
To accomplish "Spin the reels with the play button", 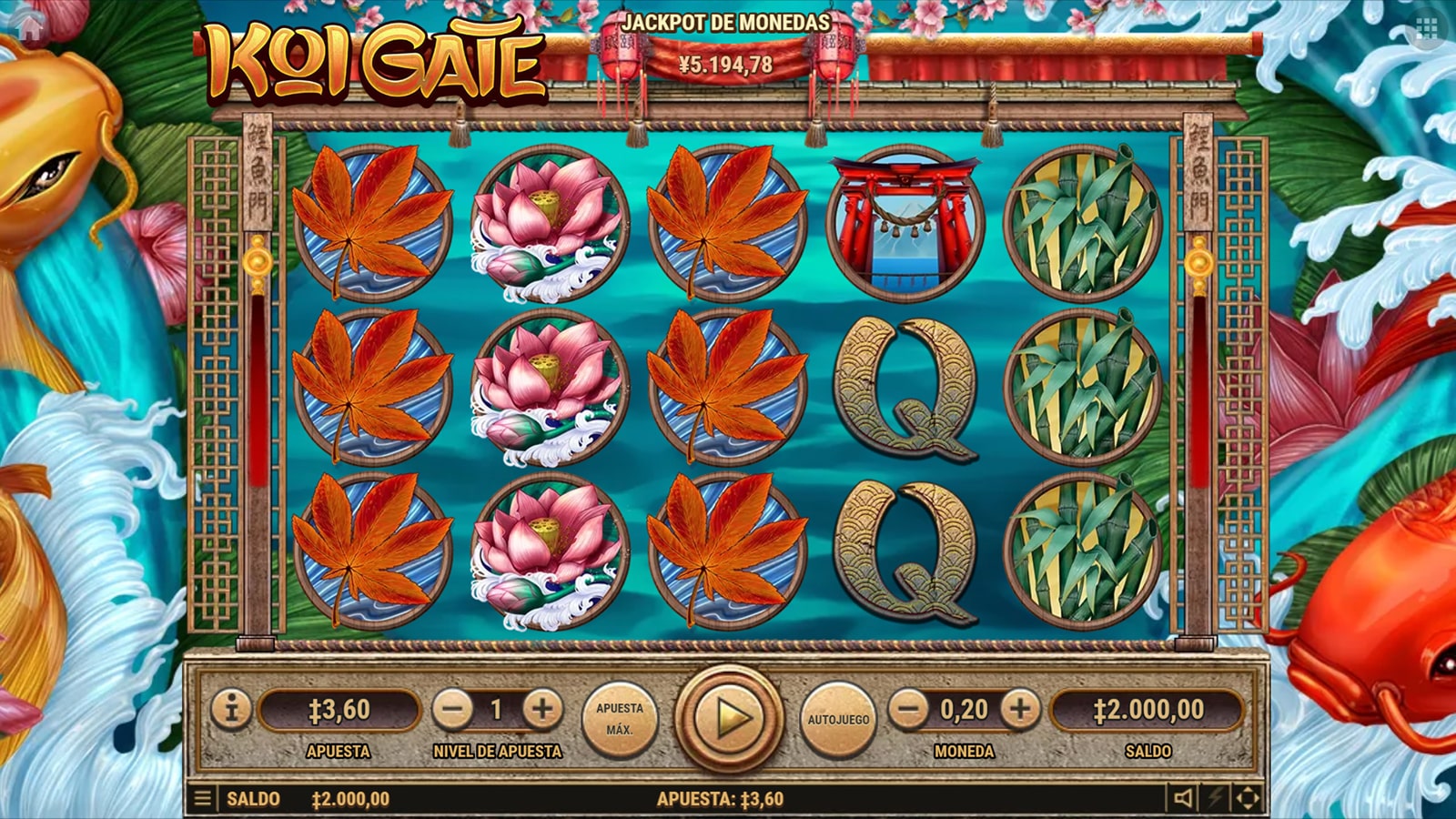I will coord(729,718).
